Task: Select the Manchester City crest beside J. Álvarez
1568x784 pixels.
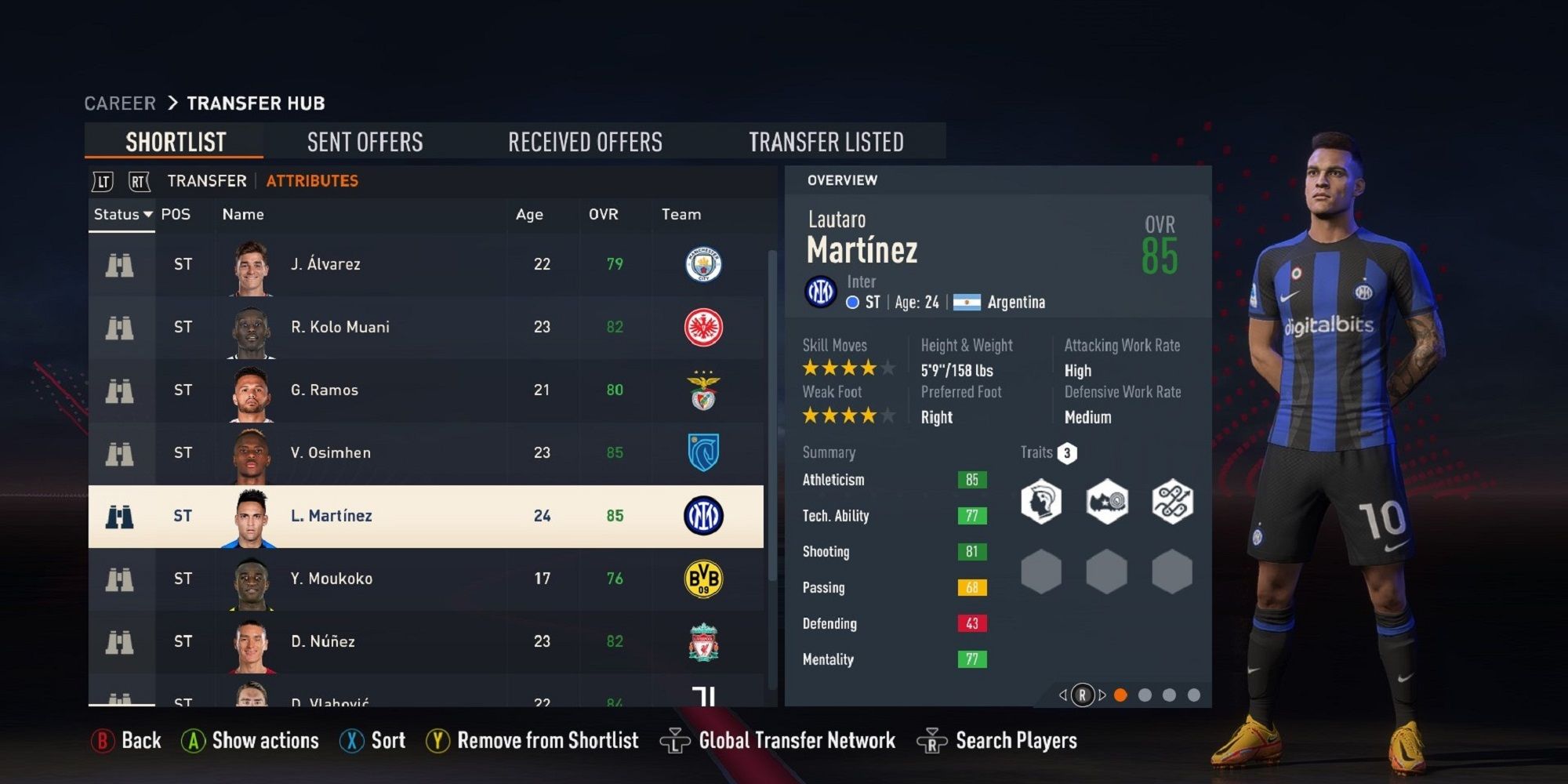Action: click(703, 264)
